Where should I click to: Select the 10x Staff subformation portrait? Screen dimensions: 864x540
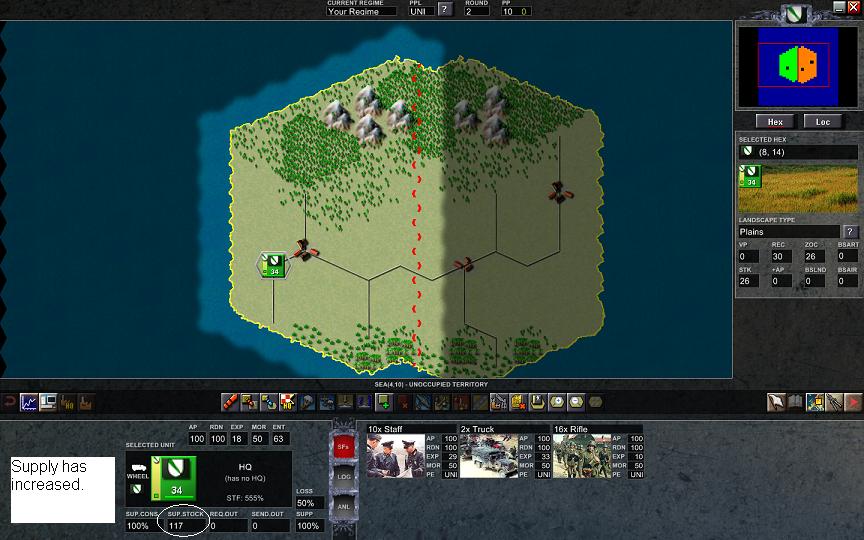click(400, 456)
